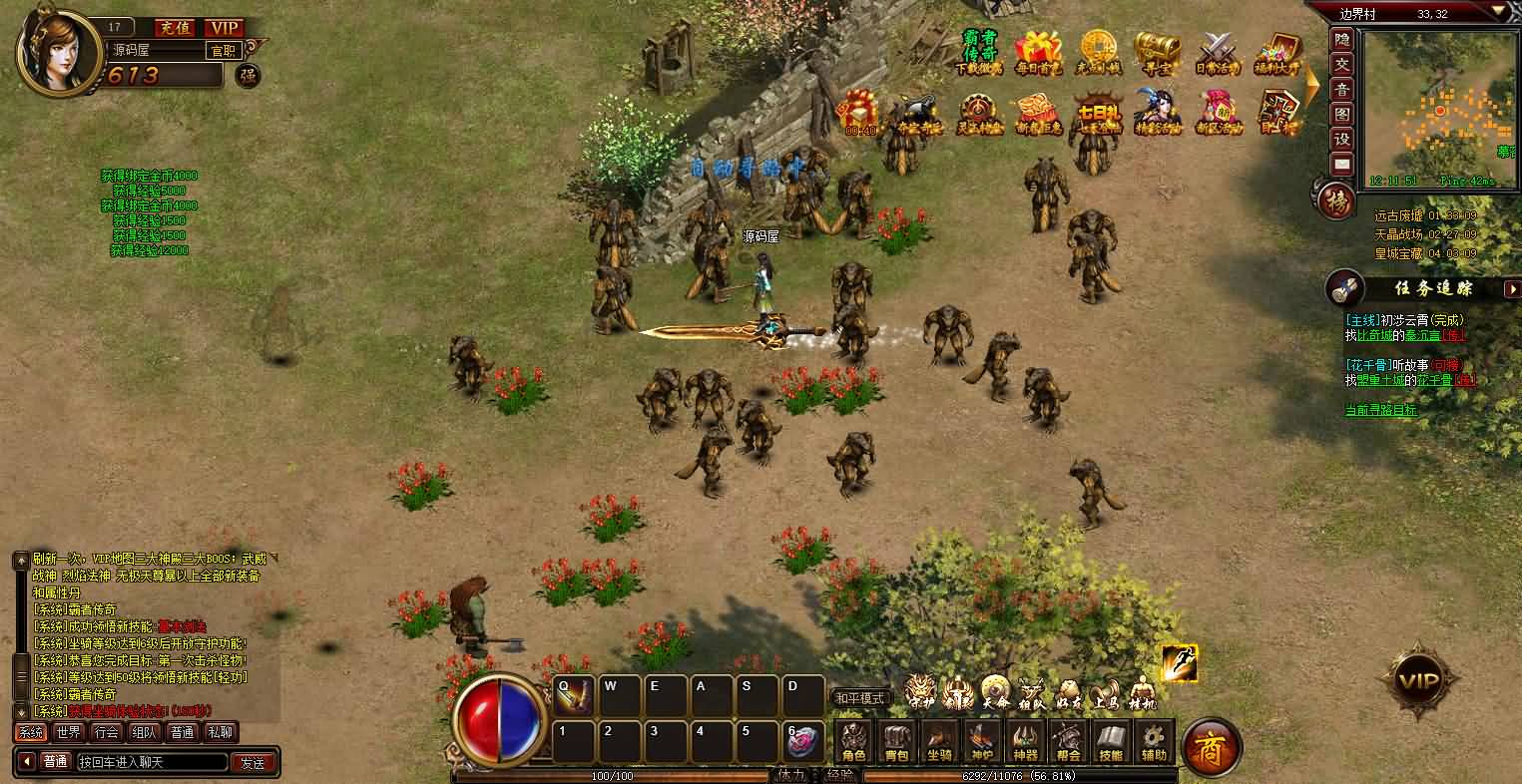Open the 每日首充 gift box icon

1038,52
